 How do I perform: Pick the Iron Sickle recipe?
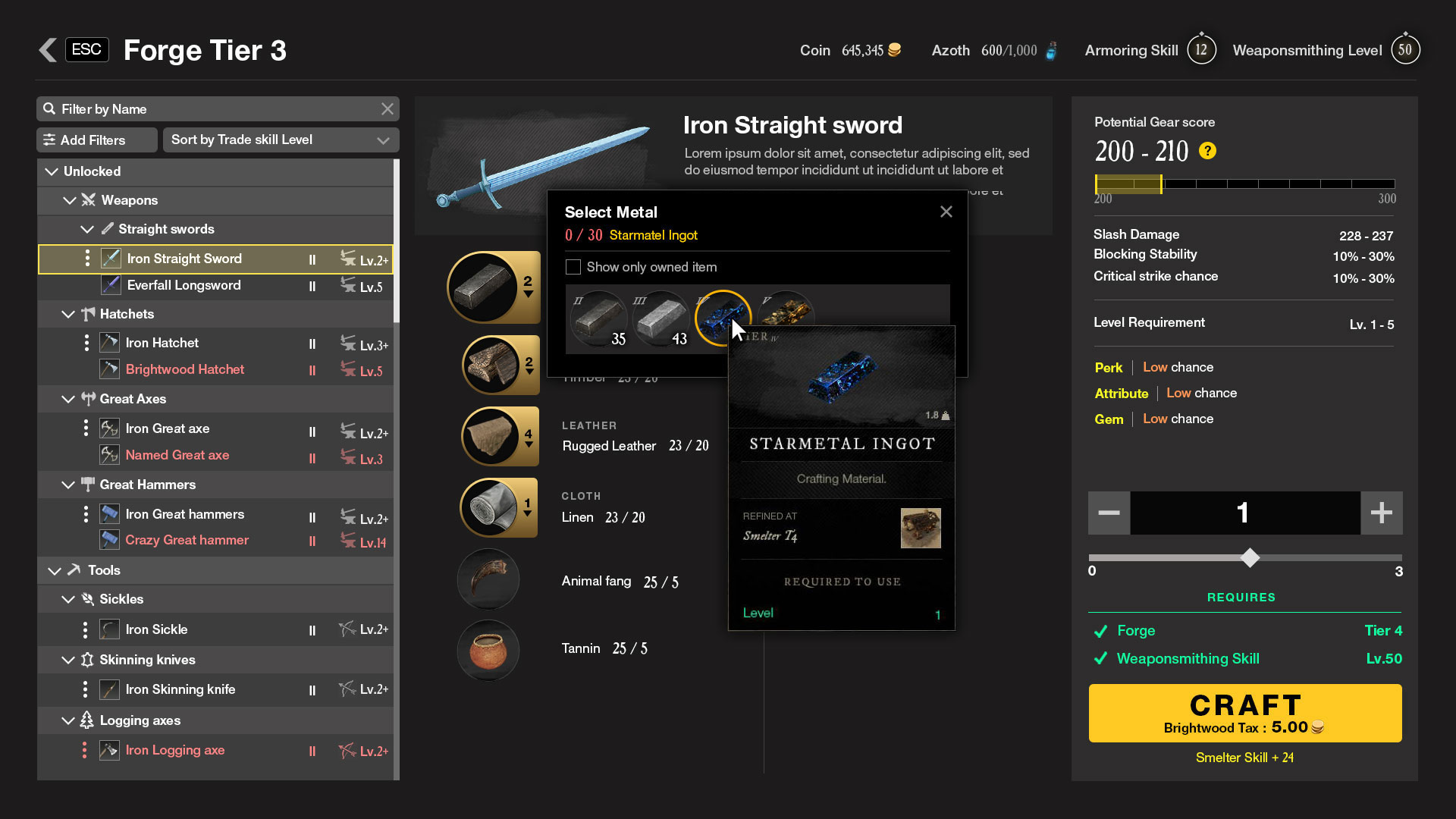point(156,629)
